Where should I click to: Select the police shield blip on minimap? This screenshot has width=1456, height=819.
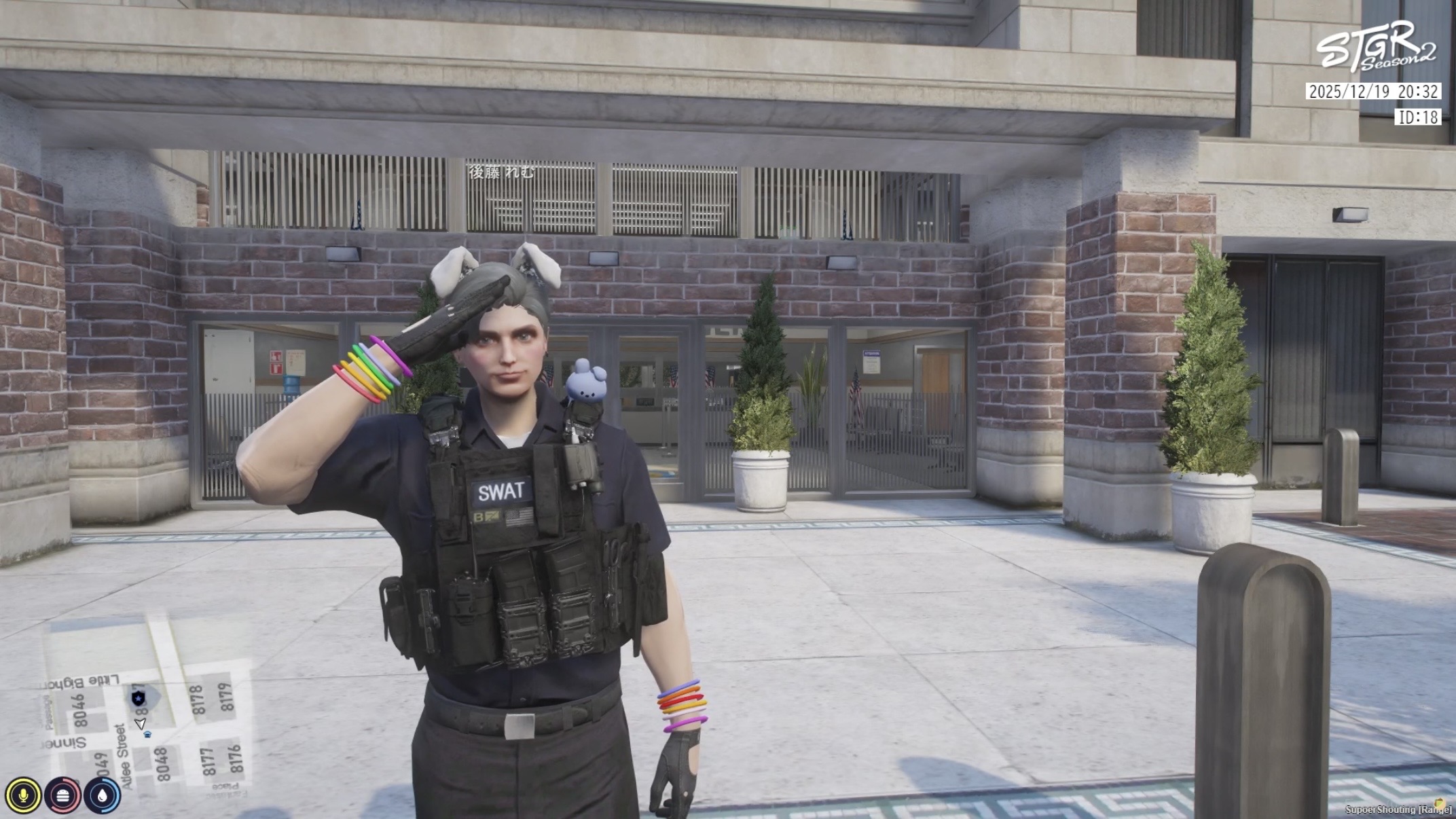pyautogui.click(x=138, y=697)
